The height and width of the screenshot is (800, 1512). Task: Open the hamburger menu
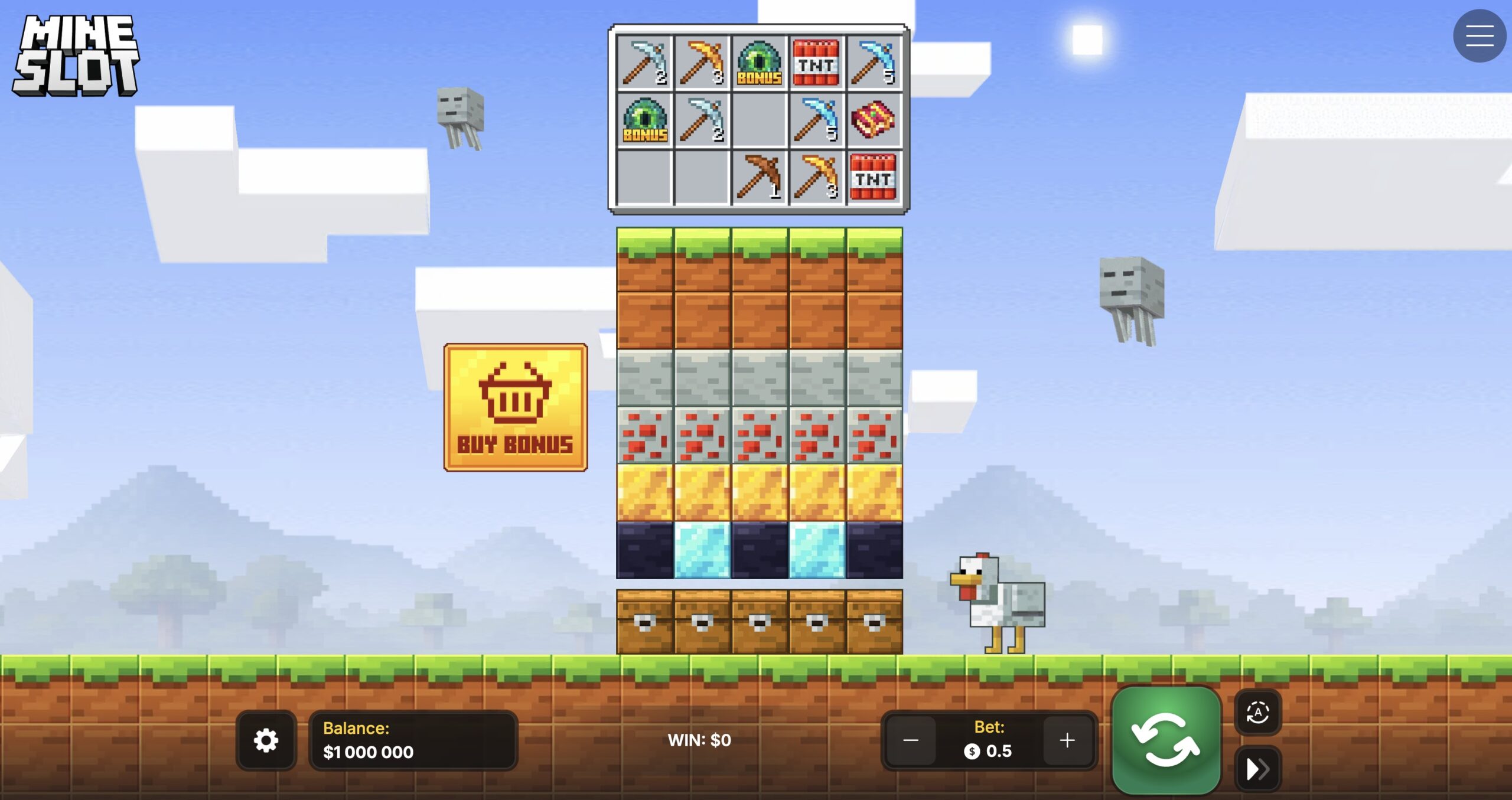(x=1479, y=35)
